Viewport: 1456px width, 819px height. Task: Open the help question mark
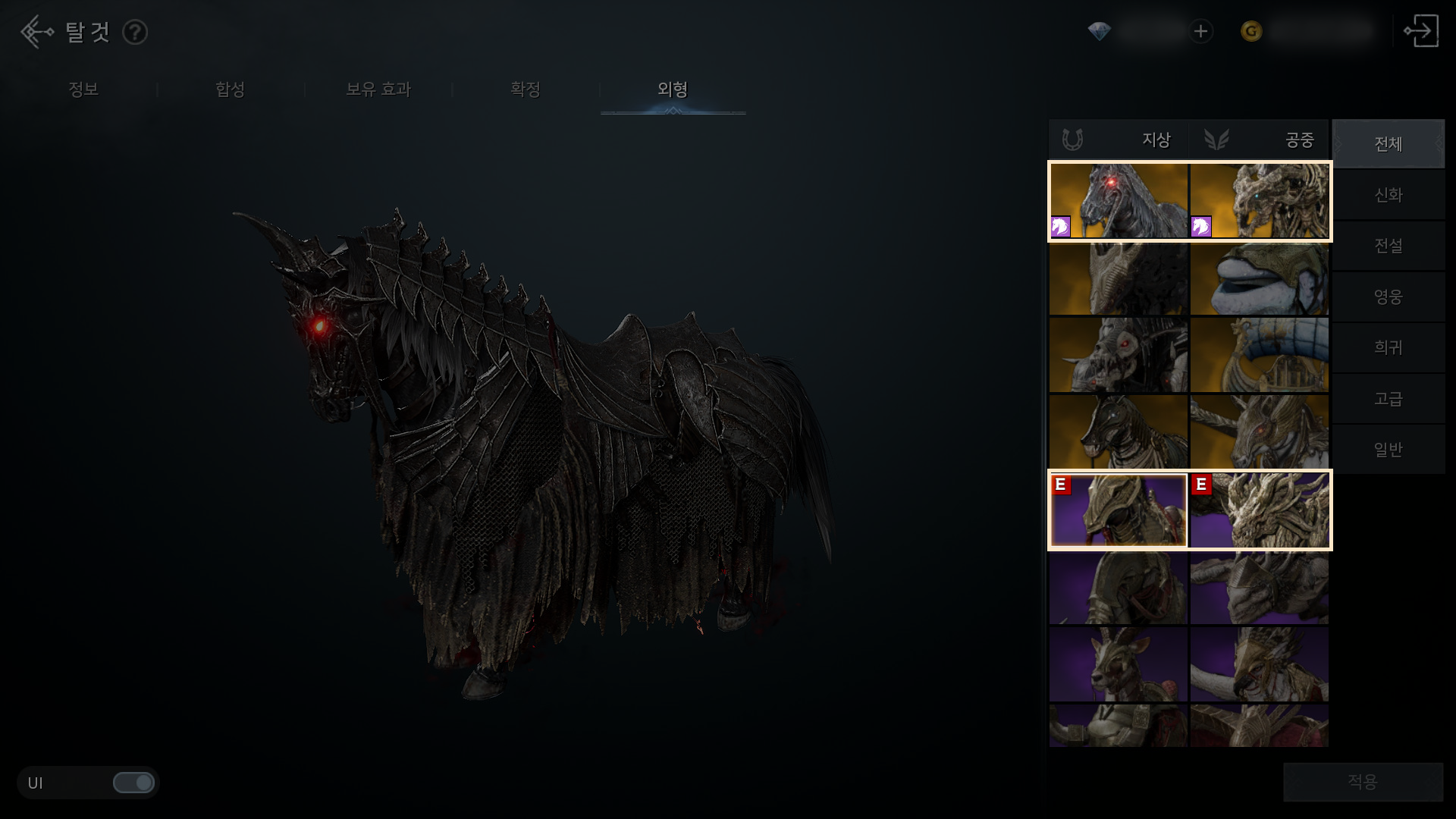pyautogui.click(x=135, y=33)
